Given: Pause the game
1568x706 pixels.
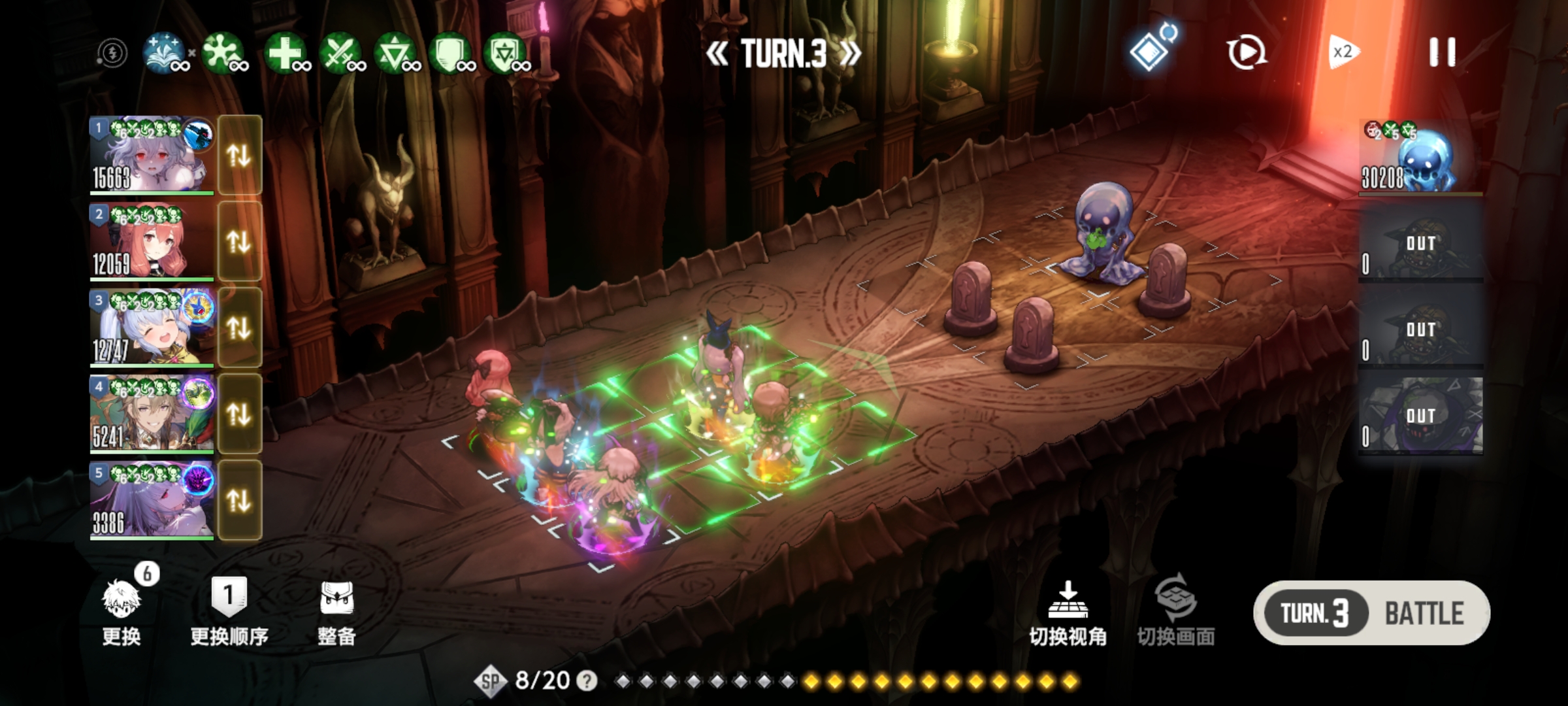Looking at the screenshot, I should [x=1442, y=52].
